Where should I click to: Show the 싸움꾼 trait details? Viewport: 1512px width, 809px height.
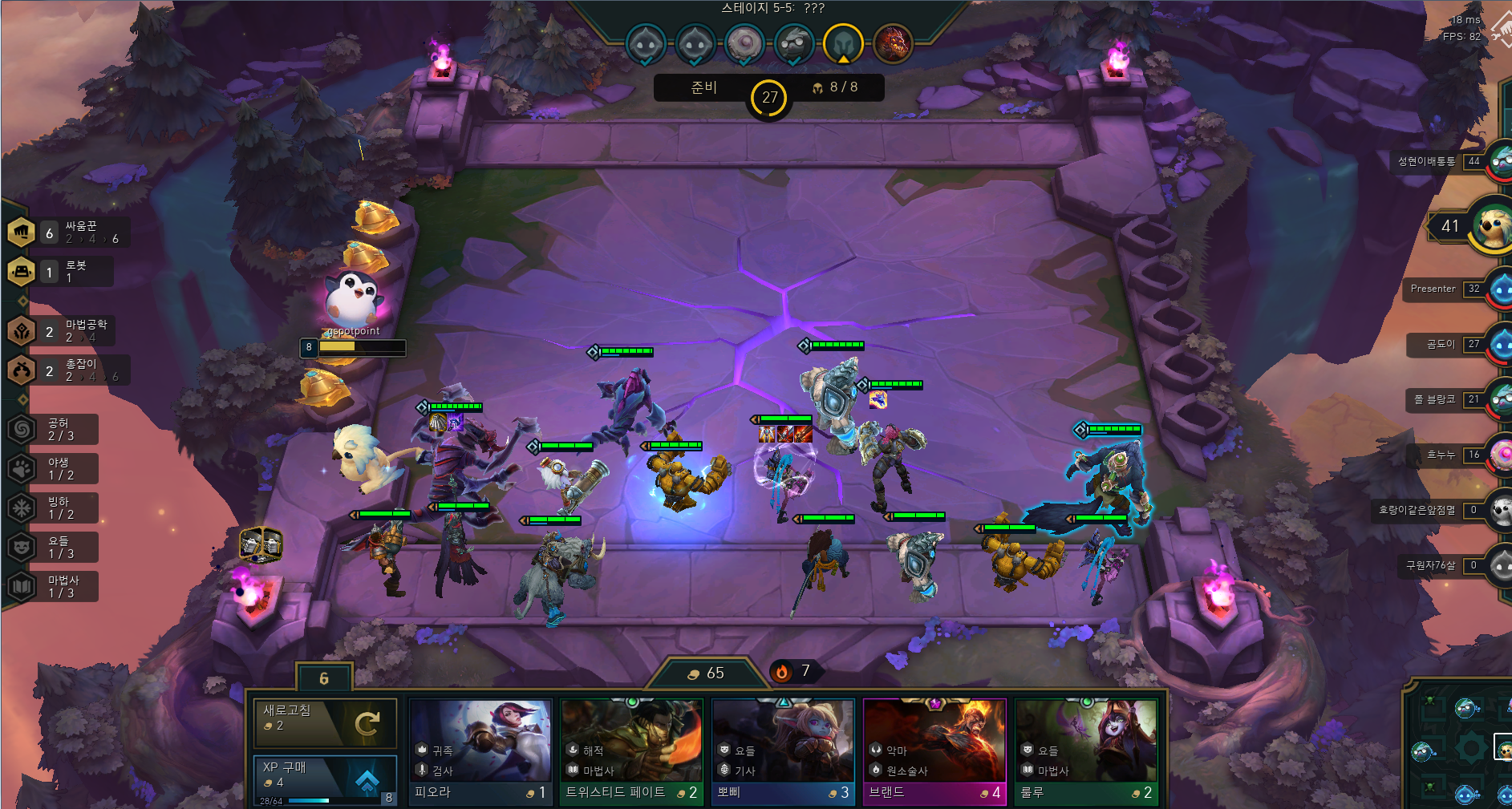[x=68, y=233]
